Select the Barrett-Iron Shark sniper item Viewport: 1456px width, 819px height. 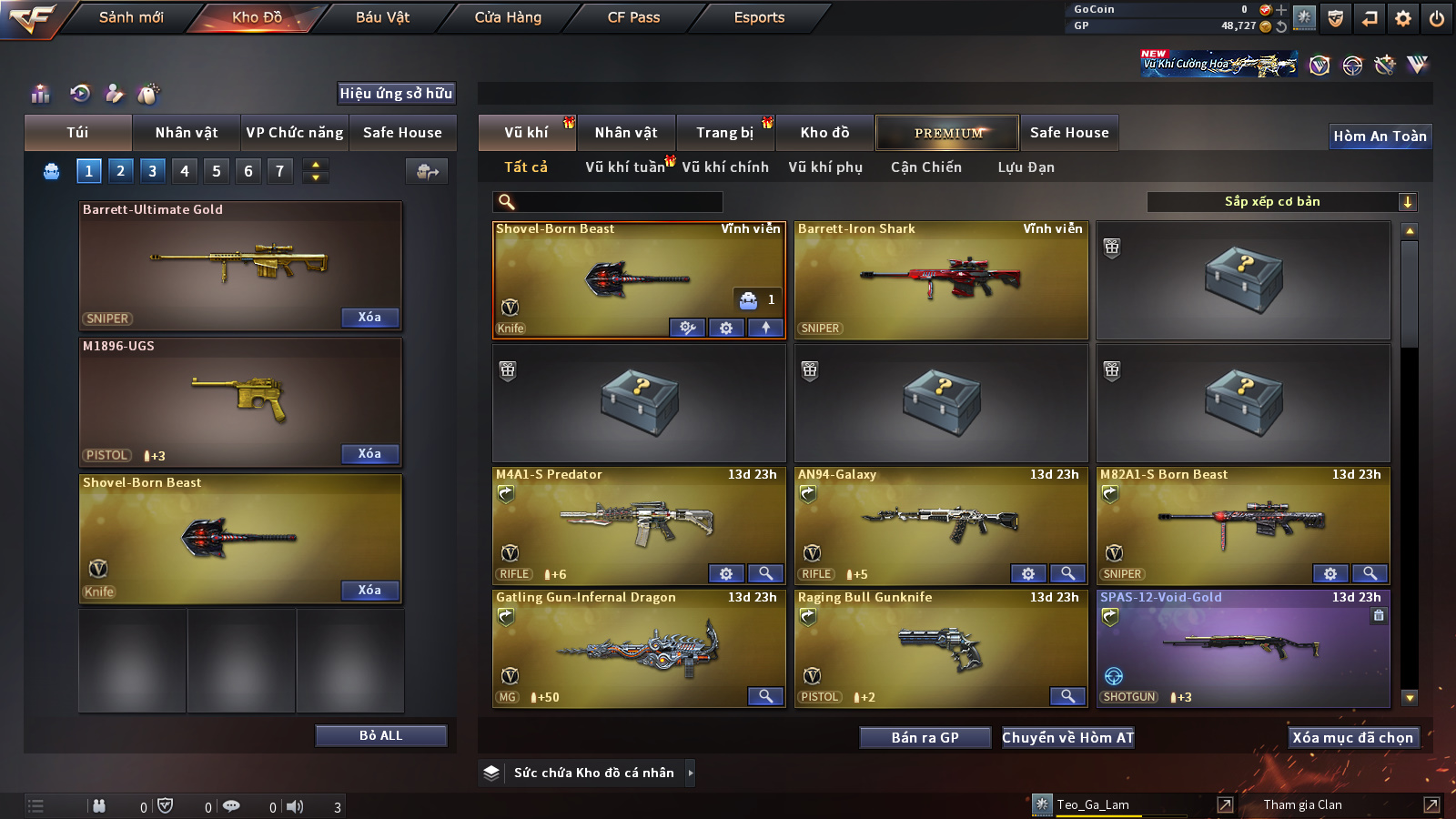(x=941, y=280)
